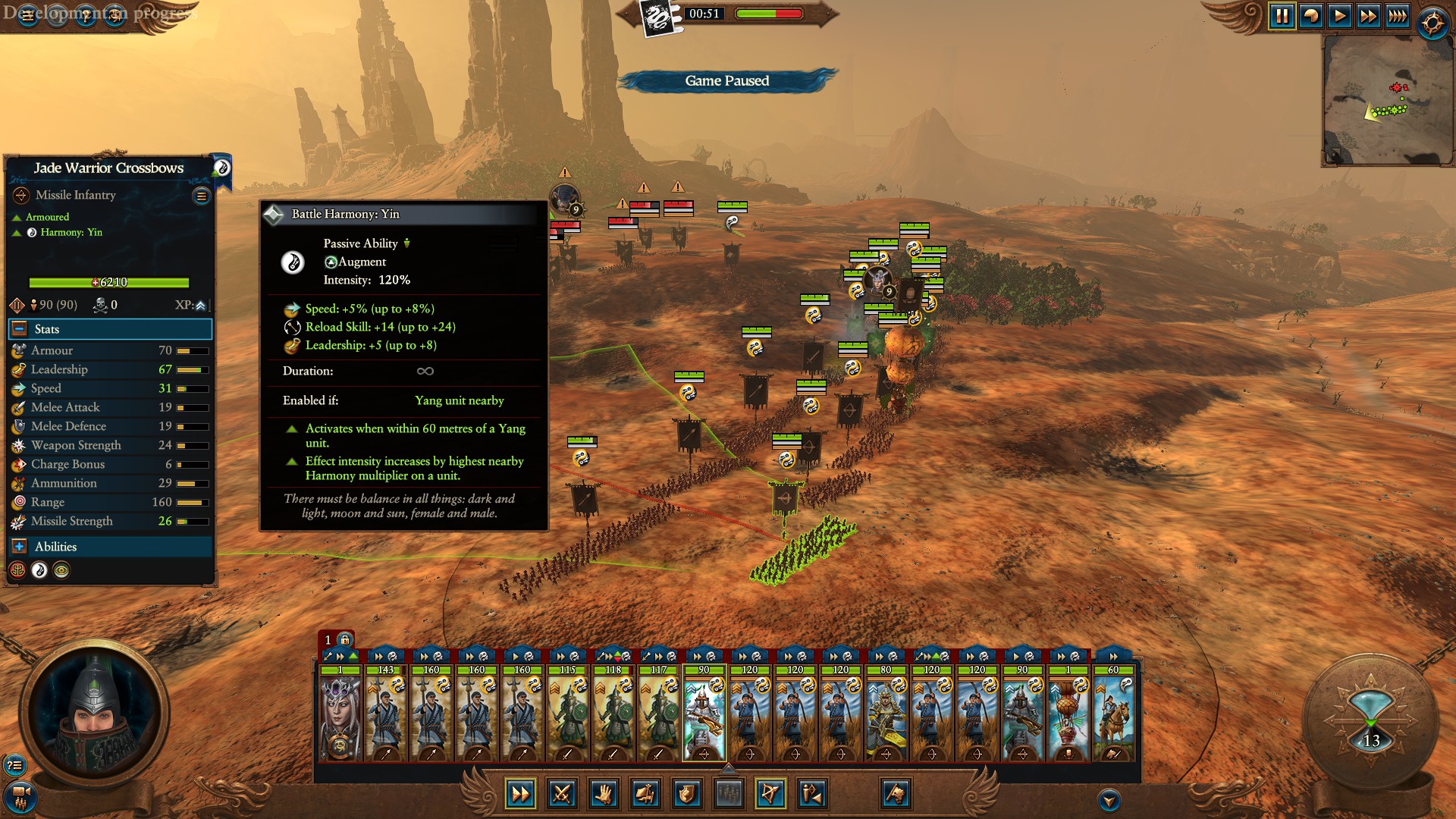Select the formations icon in bottom toolbar
The height and width of the screenshot is (819, 1456).
[728, 795]
